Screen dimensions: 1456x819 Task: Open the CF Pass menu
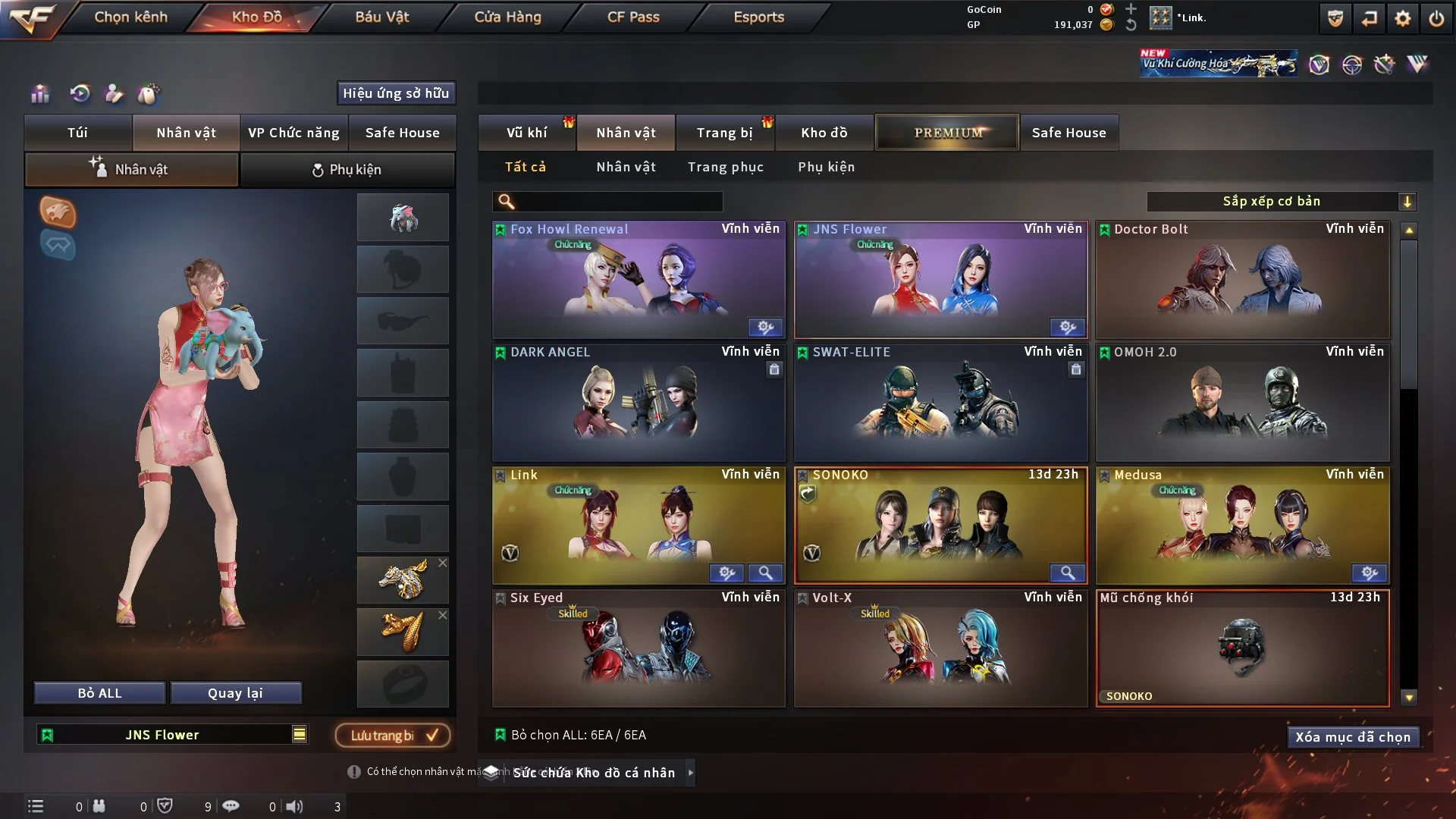tap(633, 17)
